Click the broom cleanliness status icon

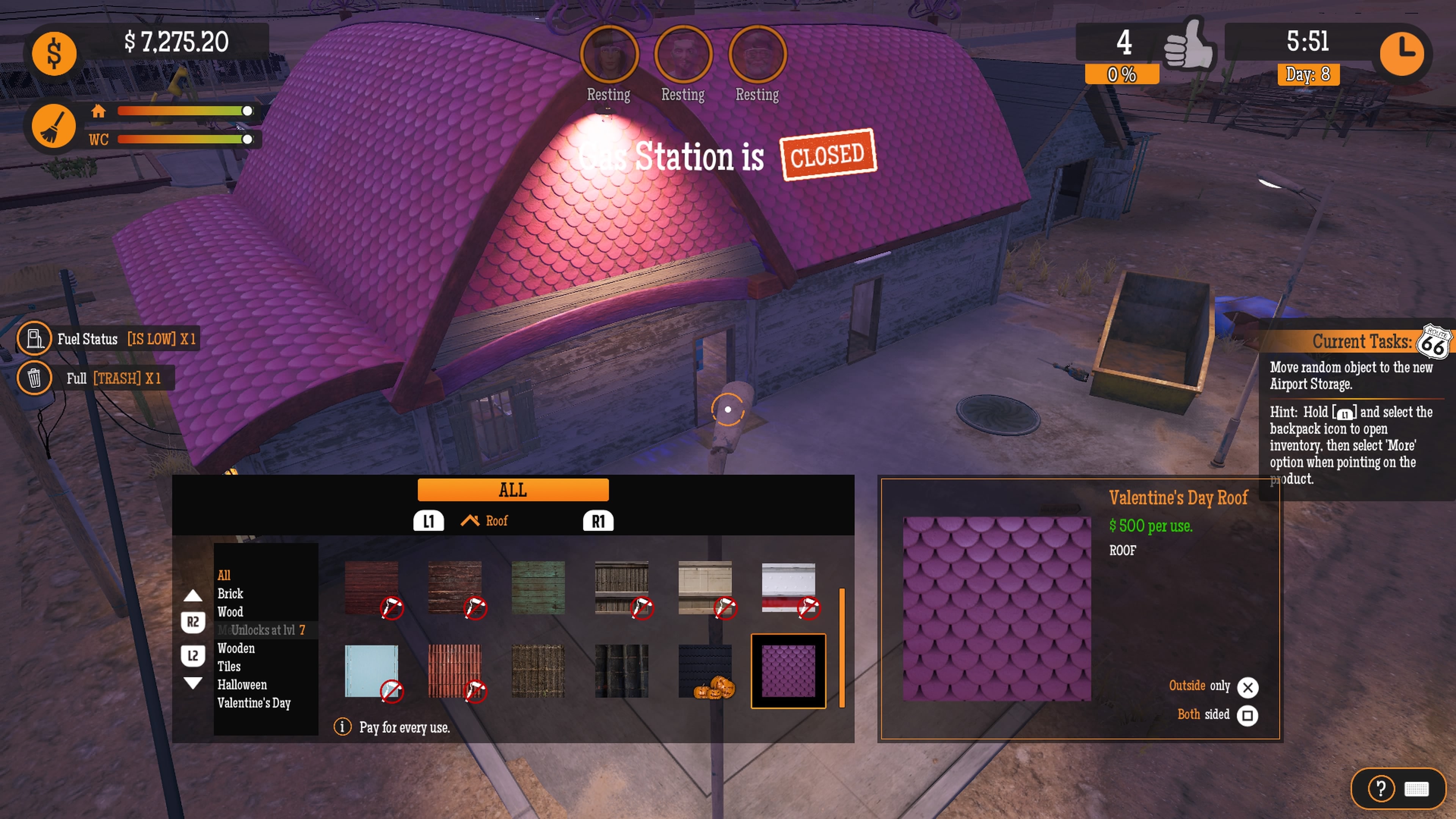click(54, 126)
